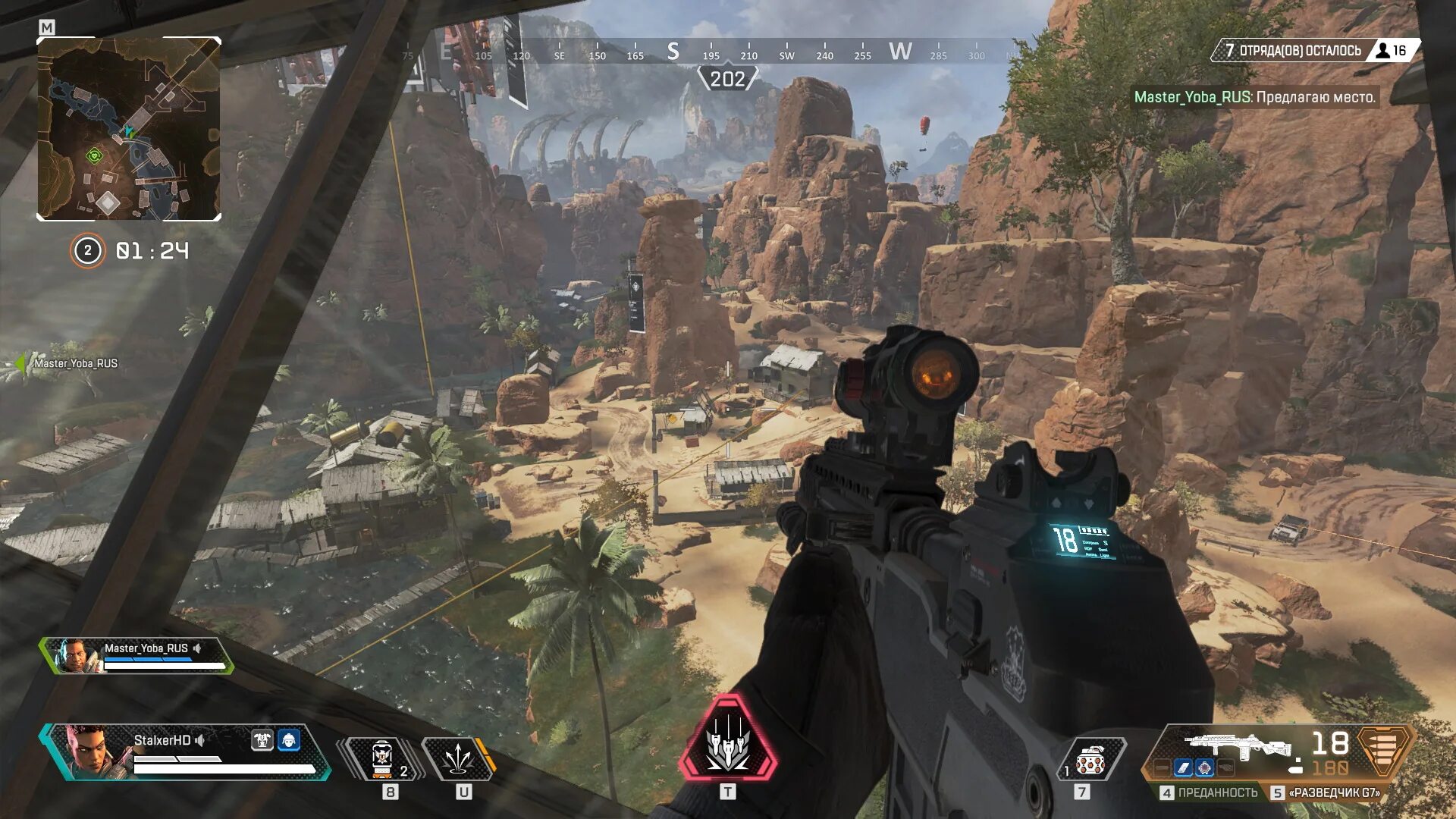
Task: Switch to the Преданность weapon
Action: [x=1209, y=792]
